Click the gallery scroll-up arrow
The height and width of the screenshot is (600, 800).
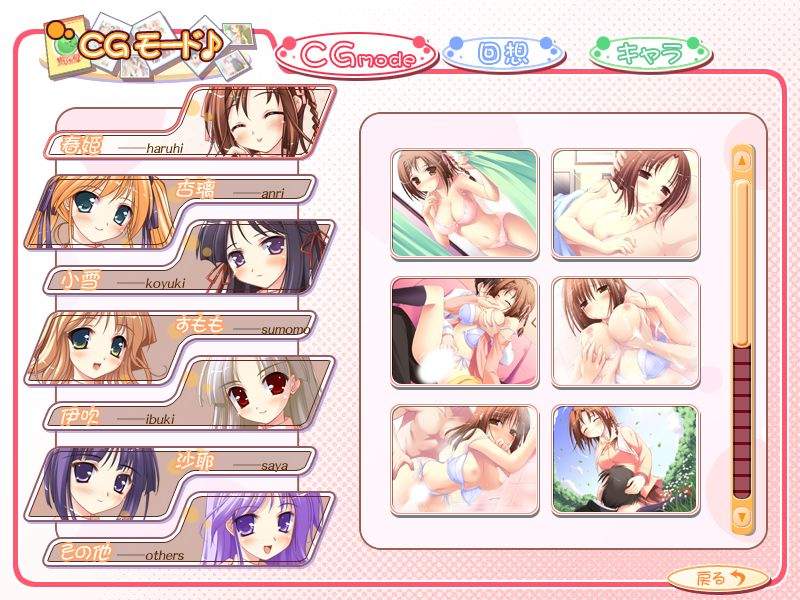(742, 160)
